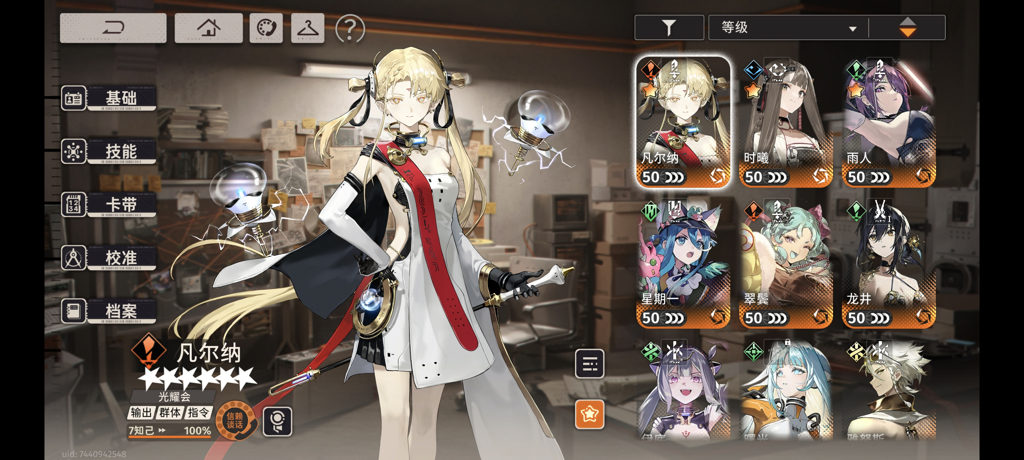Viewport: 1024px width, 460px height.
Task: Open the character filter funnel button
Action: (669, 28)
